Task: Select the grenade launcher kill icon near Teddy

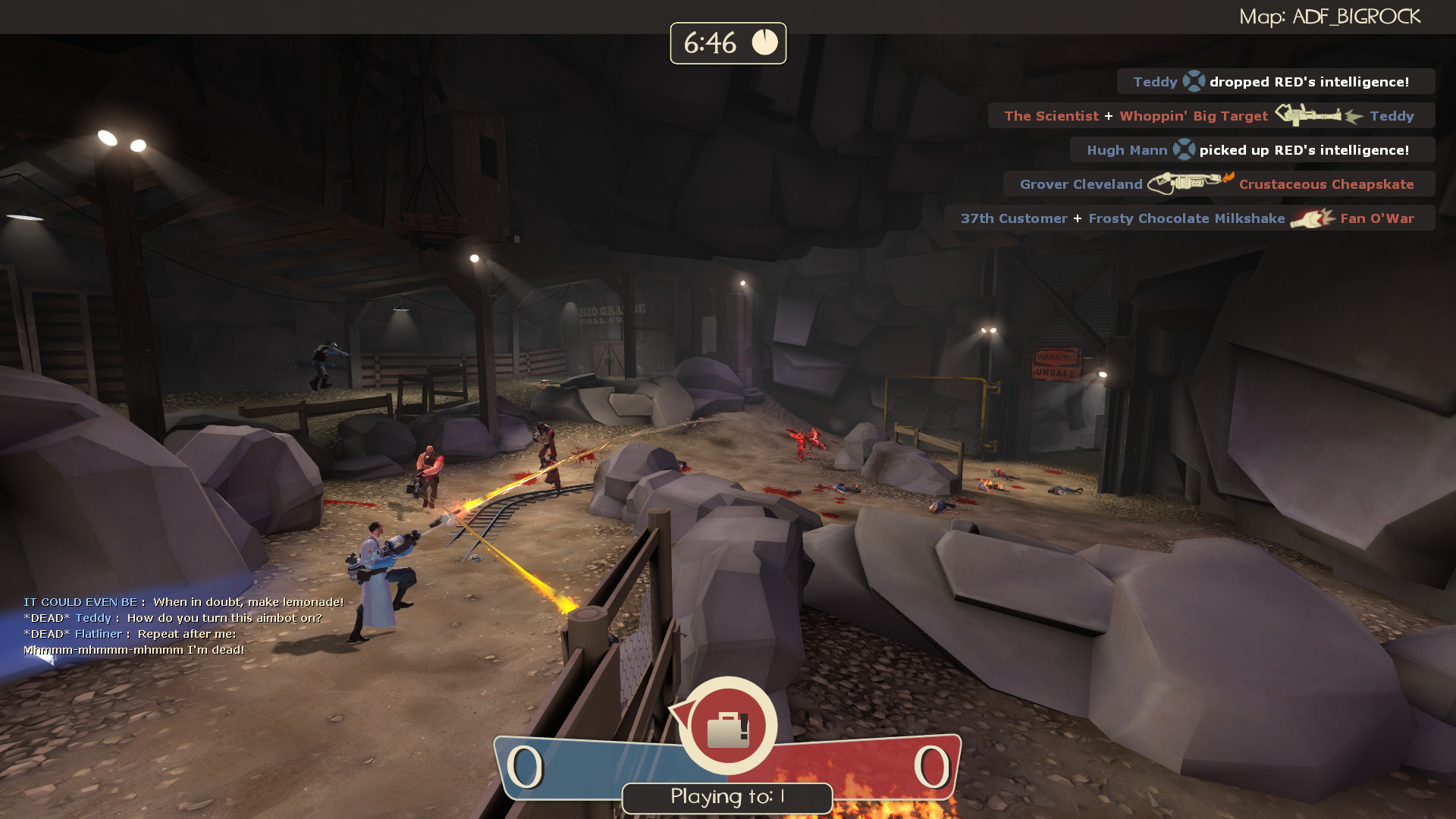Action: (1313, 115)
